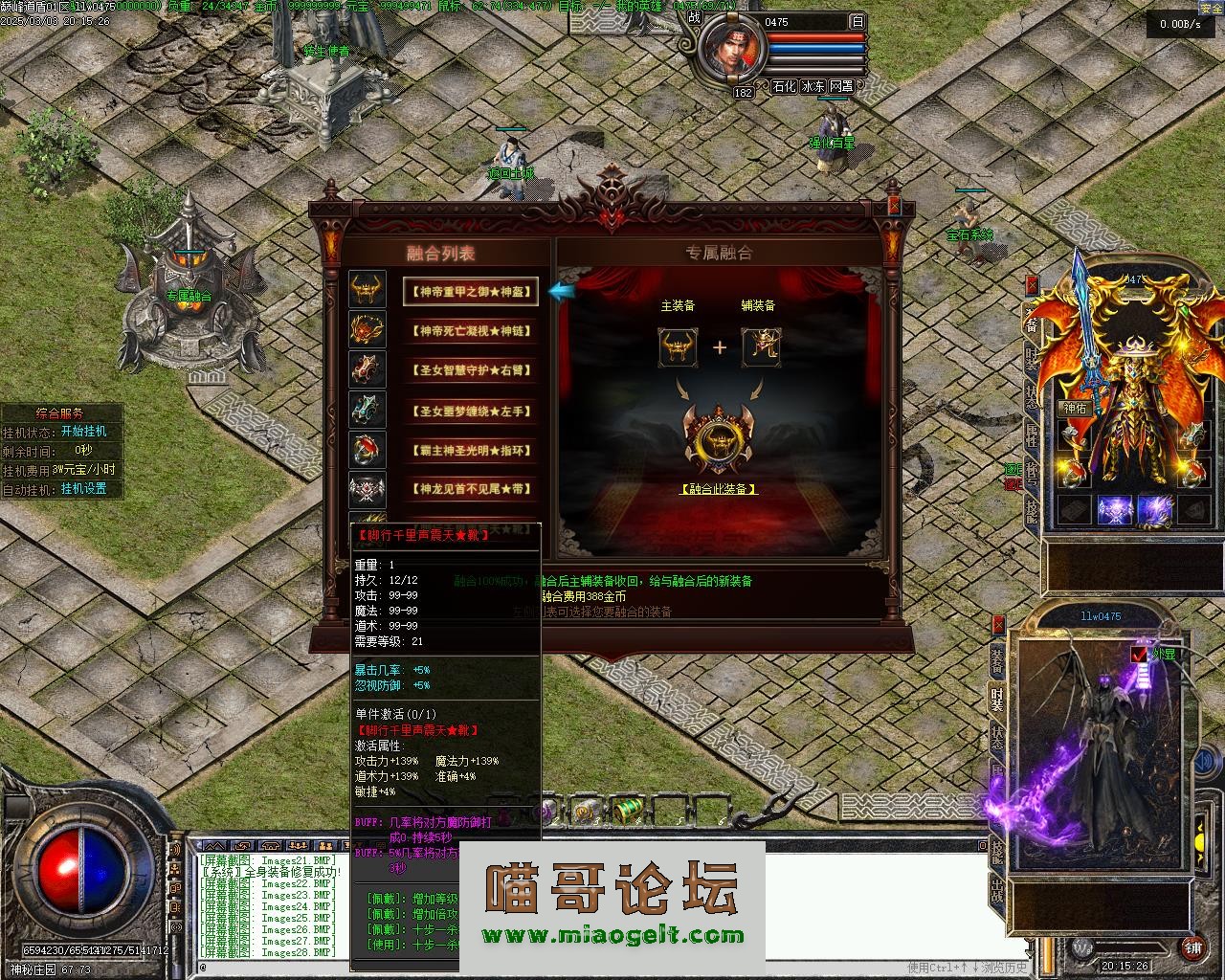
Task: Click the 神佑 blessing button on equipment panel
Action: (1074, 408)
